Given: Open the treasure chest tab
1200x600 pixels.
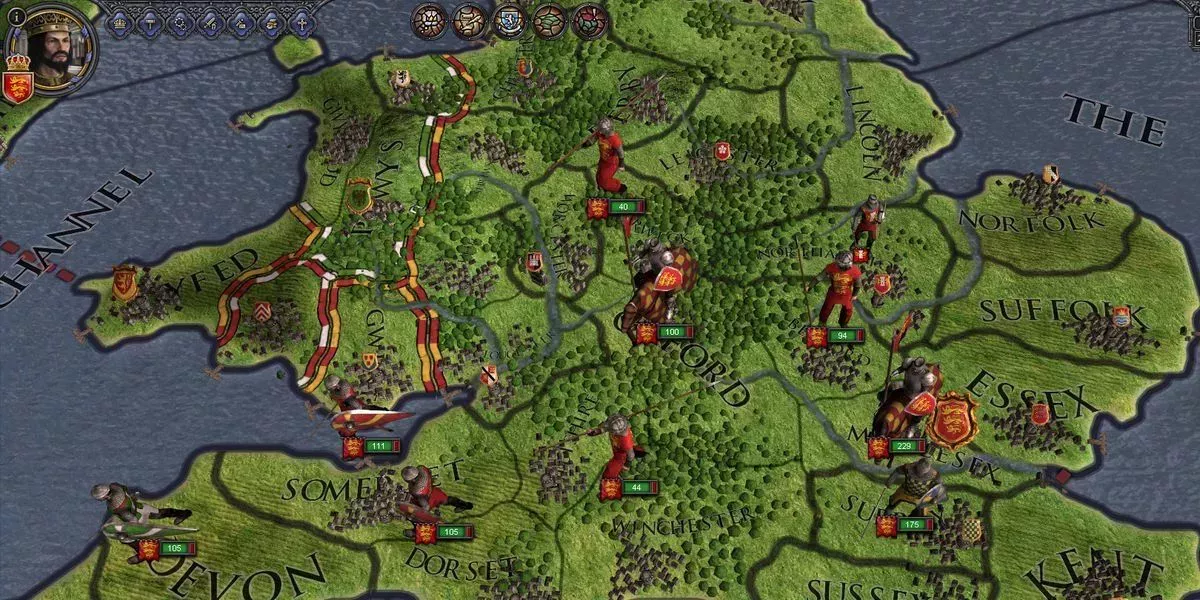Looking at the screenshot, I should pyautogui.click(x=271, y=22).
